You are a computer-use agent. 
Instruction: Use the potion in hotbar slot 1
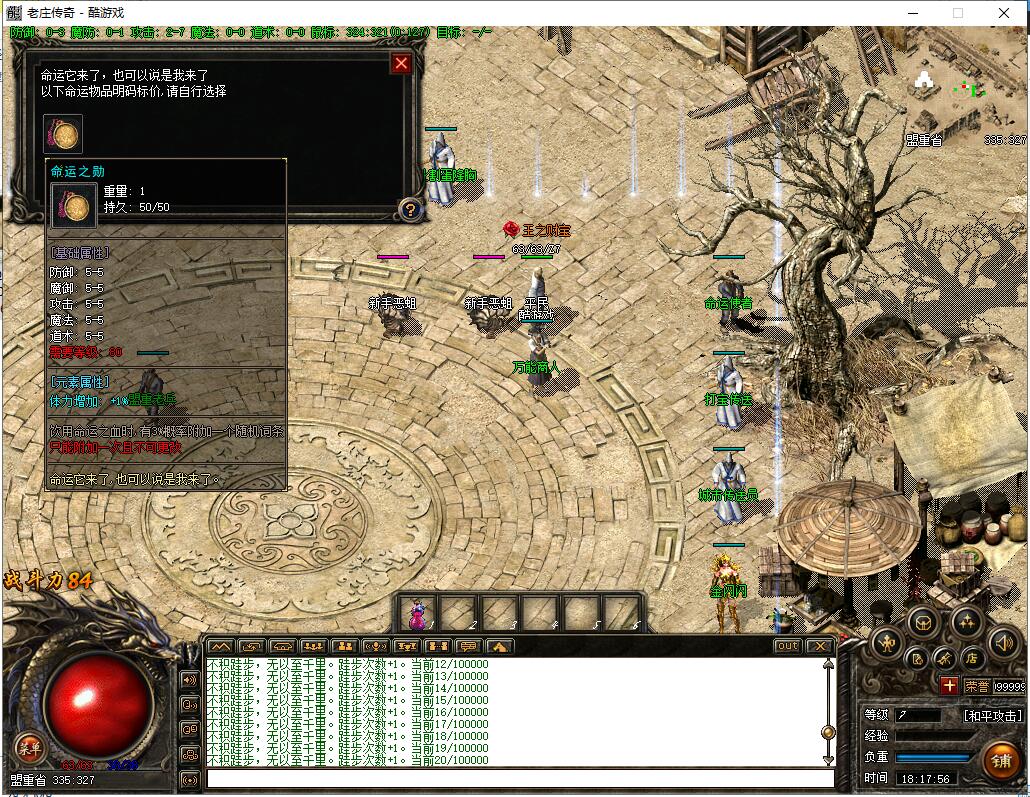coord(419,613)
